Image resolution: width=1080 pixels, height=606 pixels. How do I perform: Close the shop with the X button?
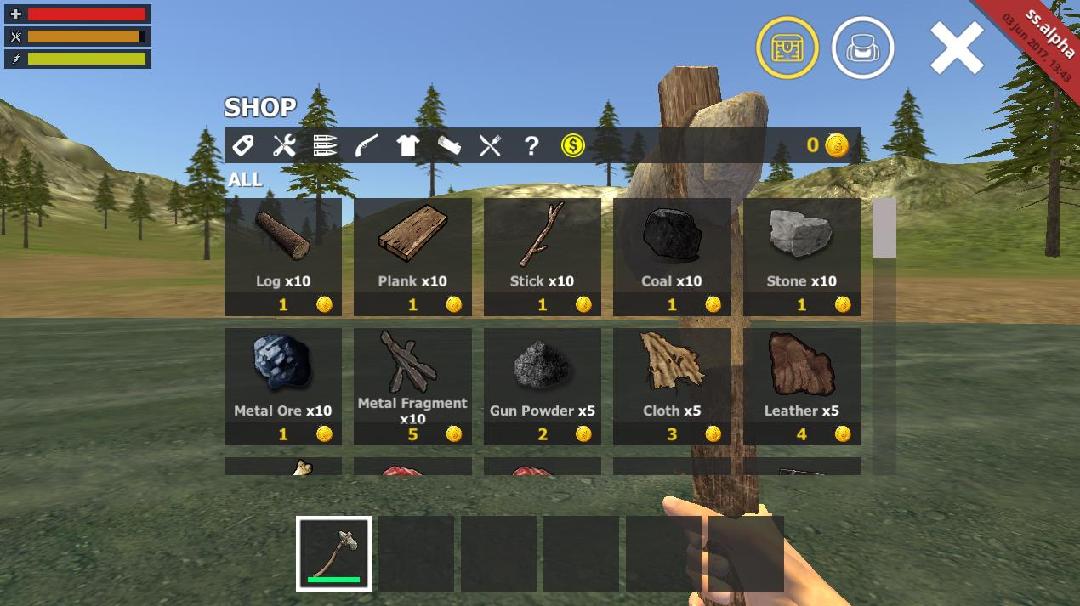click(957, 48)
